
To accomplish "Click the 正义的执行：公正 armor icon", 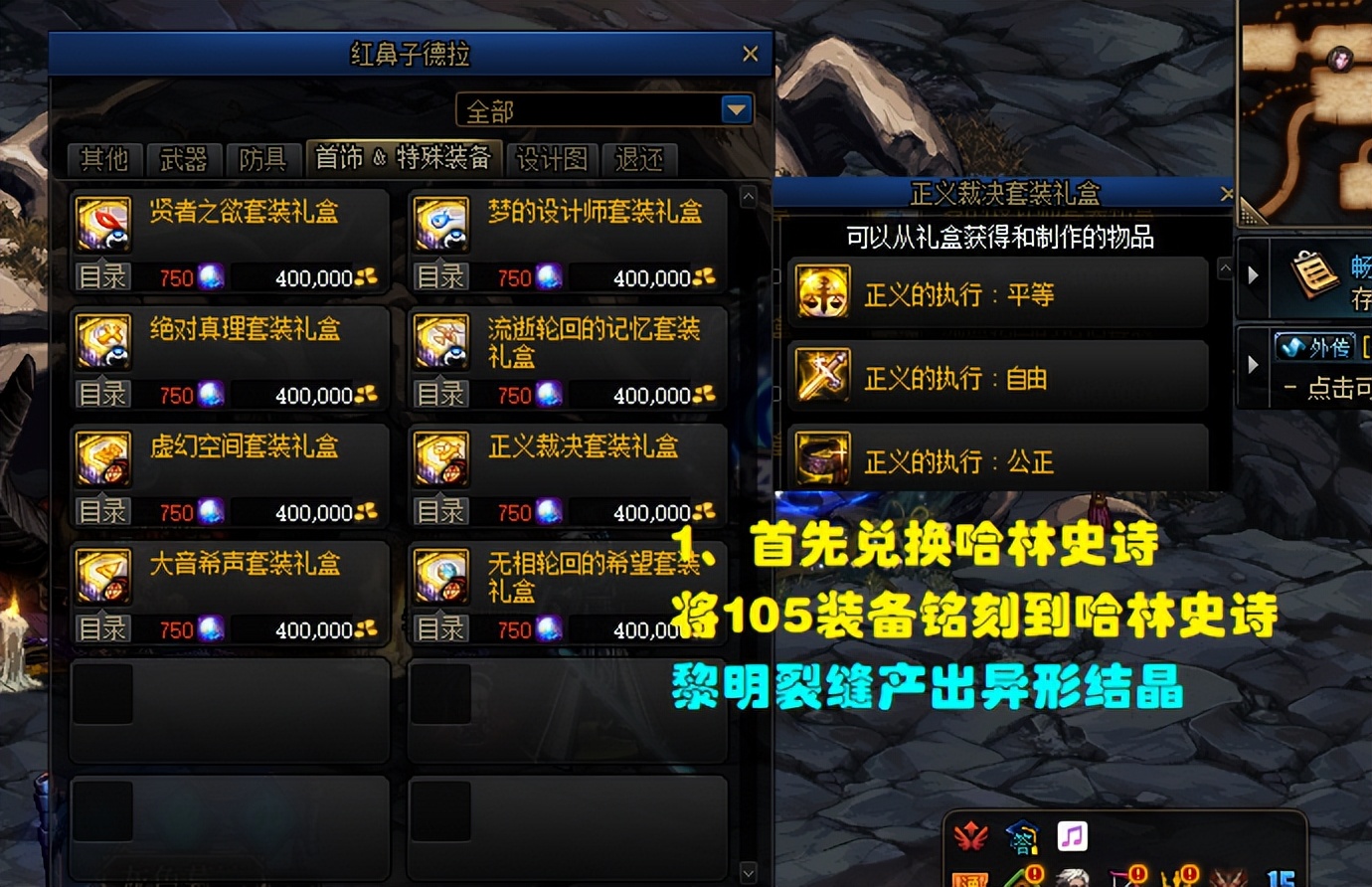I will coord(821,459).
